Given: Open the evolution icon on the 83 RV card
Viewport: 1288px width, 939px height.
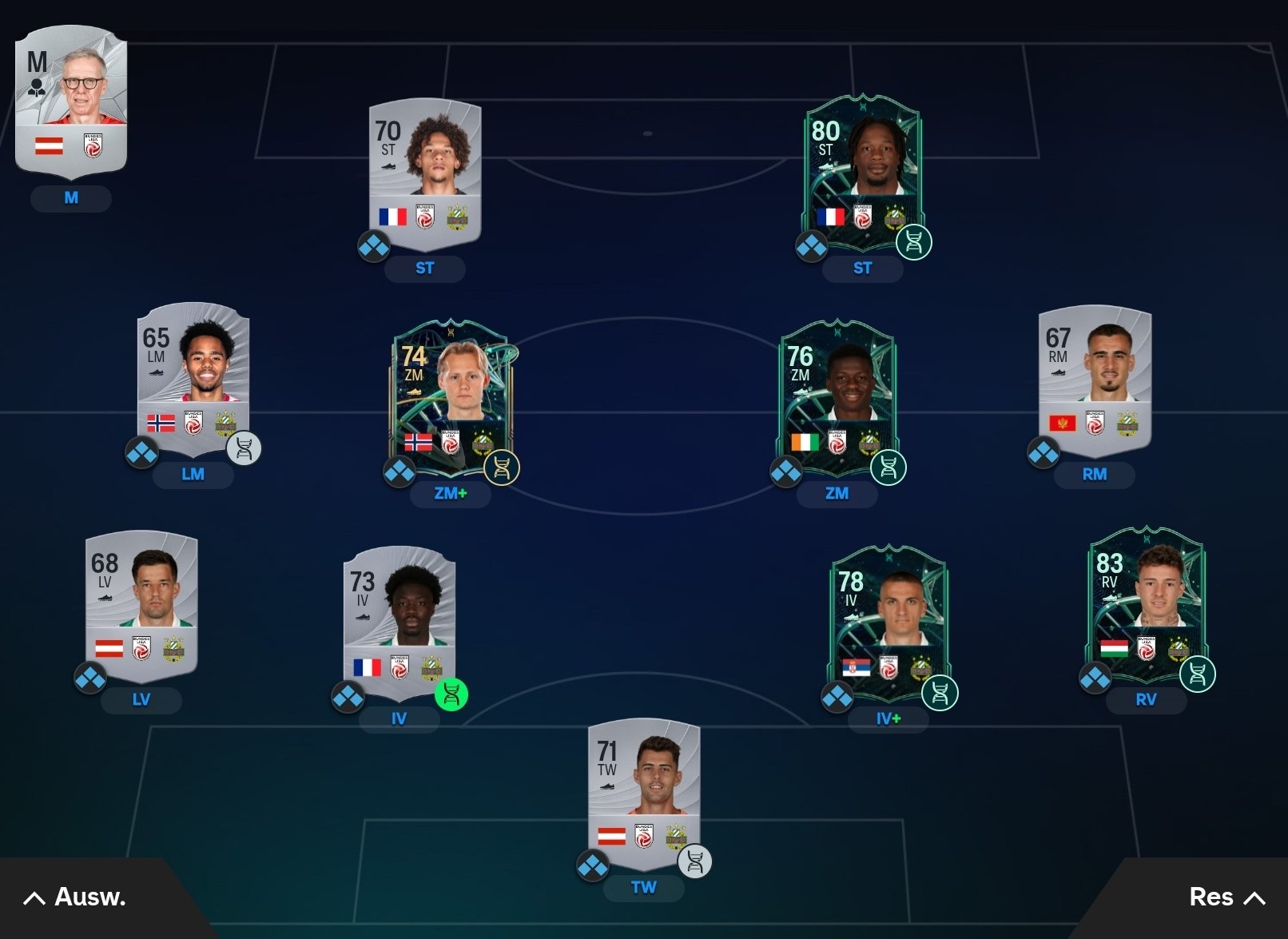Looking at the screenshot, I should coord(1197,674).
